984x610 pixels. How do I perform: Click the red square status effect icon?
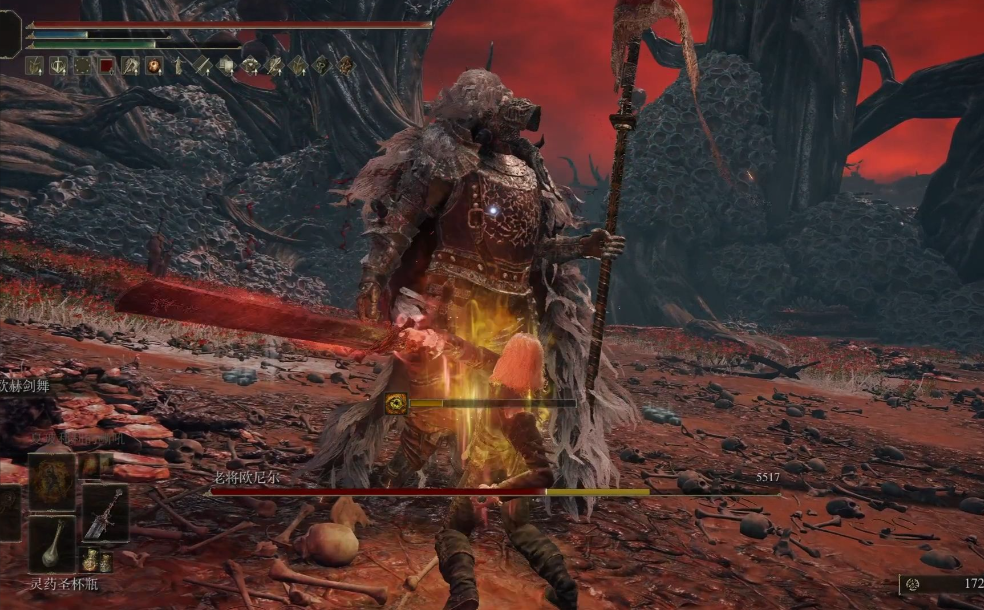click(106, 66)
